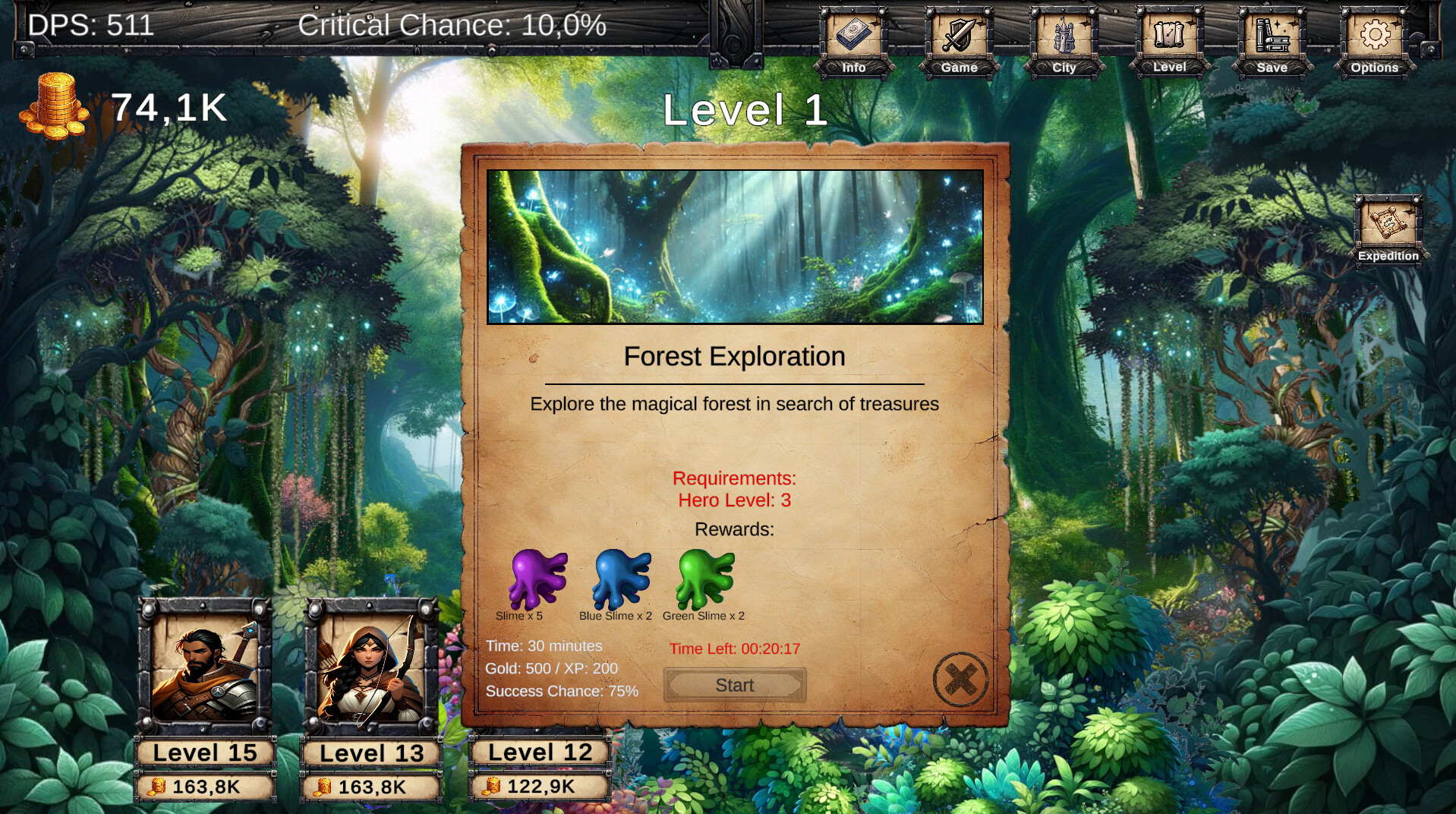Click the DPS 511 status display
This screenshot has width=1456, height=814.
[88, 27]
